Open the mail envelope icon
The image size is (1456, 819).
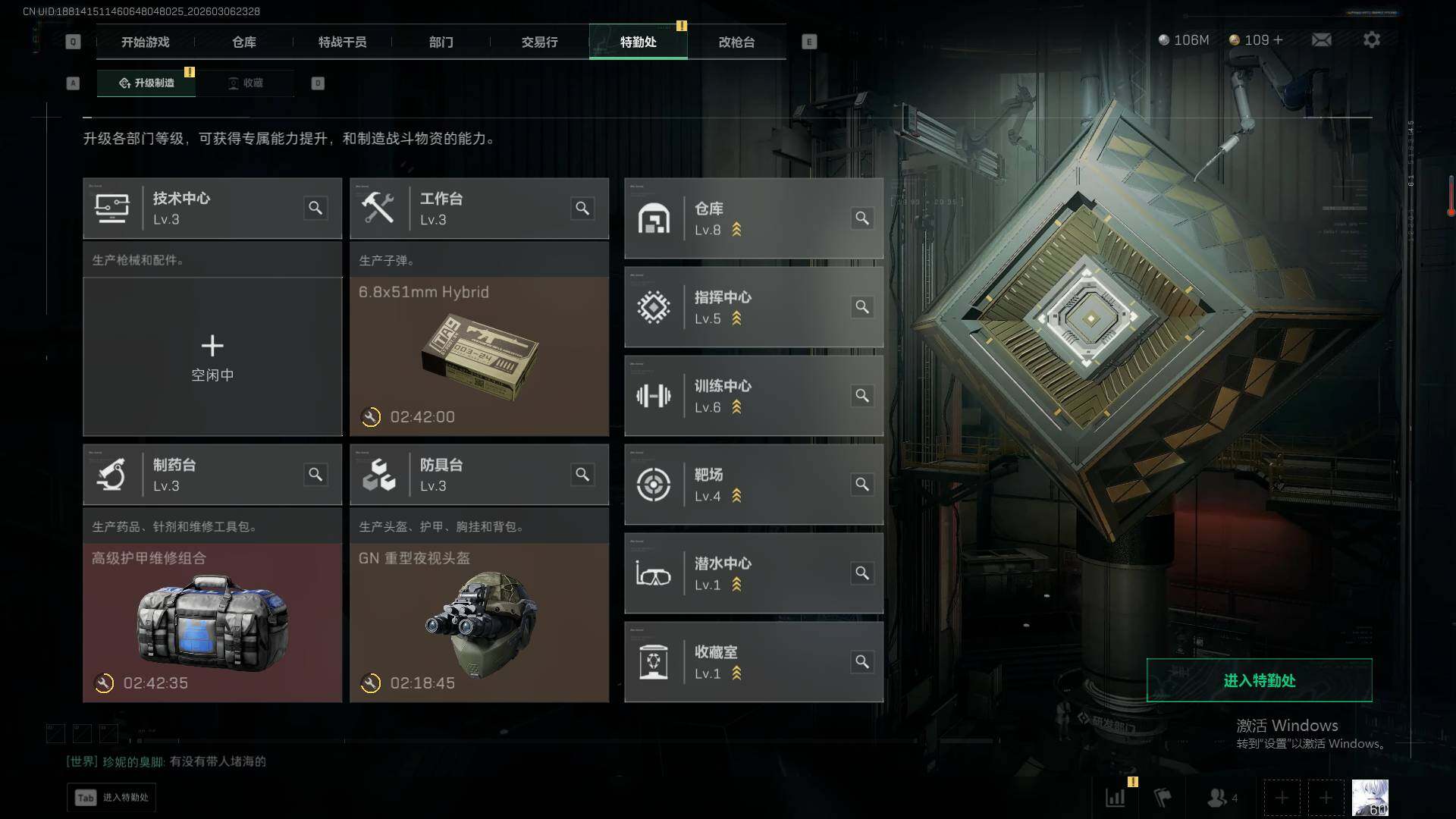click(1321, 39)
